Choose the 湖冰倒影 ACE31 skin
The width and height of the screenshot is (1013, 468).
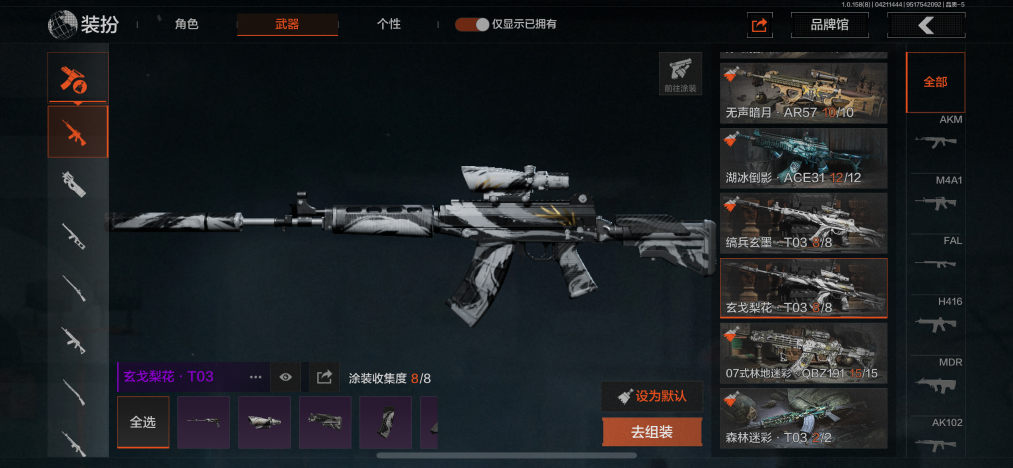pyautogui.click(x=803, y=158)
